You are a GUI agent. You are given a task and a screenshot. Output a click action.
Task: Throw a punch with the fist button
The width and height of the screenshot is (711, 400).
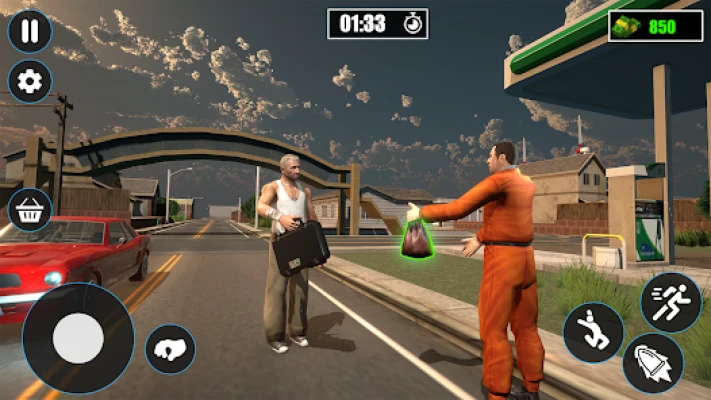[x=170, y=350]
